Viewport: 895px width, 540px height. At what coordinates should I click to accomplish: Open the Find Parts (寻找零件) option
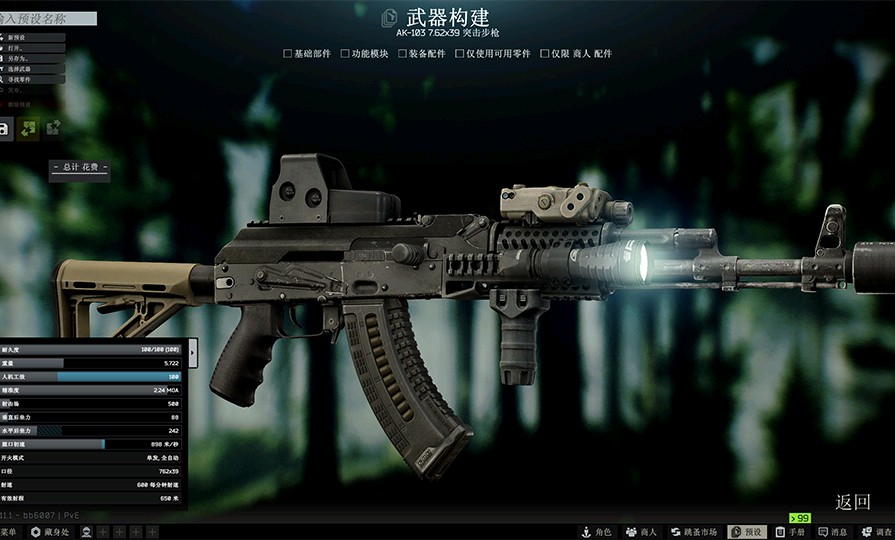(30, 78)
